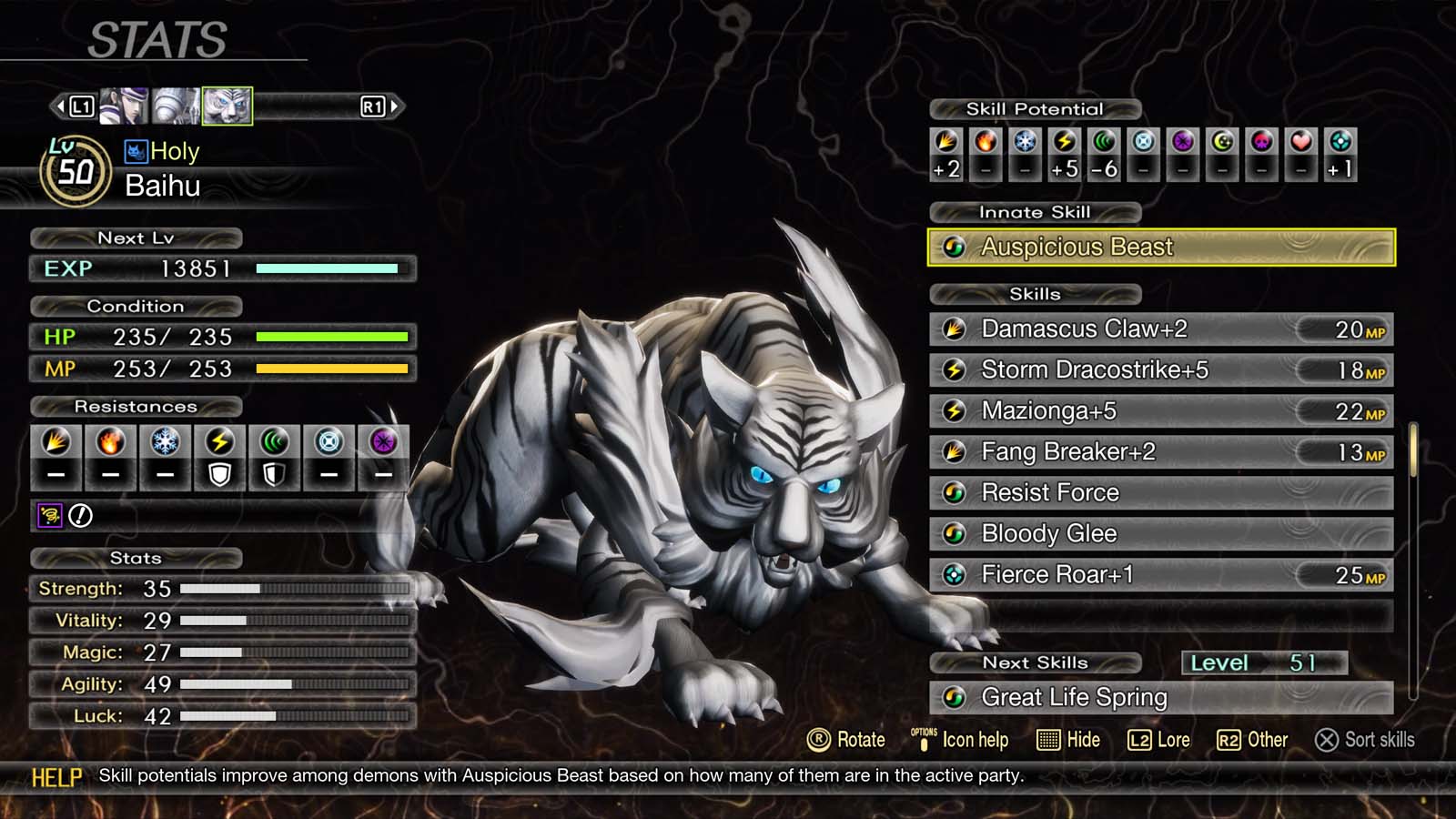
Task: Open Other with the R2 option
Action: [x=1254, y=740]
